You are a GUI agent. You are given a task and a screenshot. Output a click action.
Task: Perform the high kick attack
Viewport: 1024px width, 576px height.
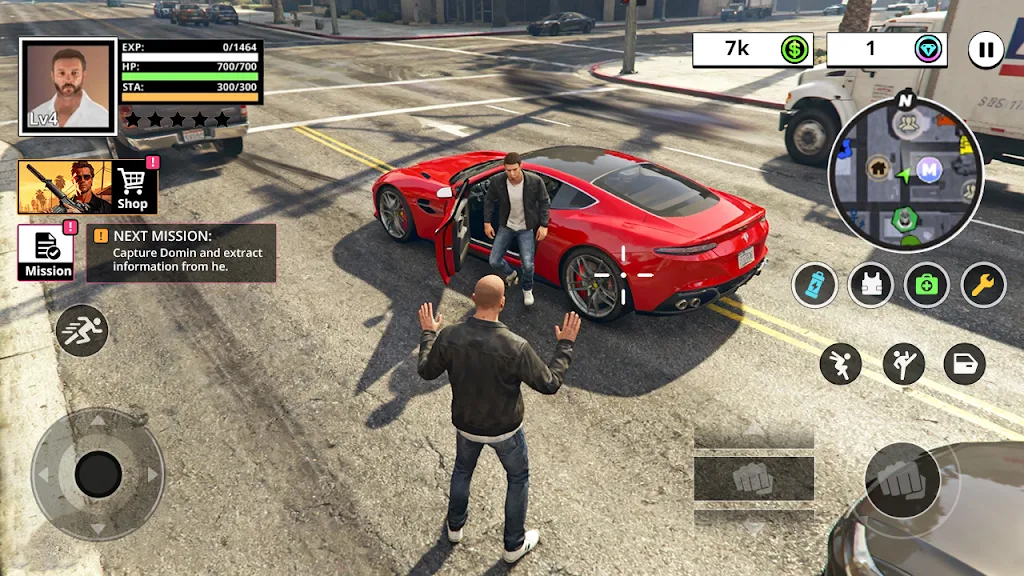point(904,365)
